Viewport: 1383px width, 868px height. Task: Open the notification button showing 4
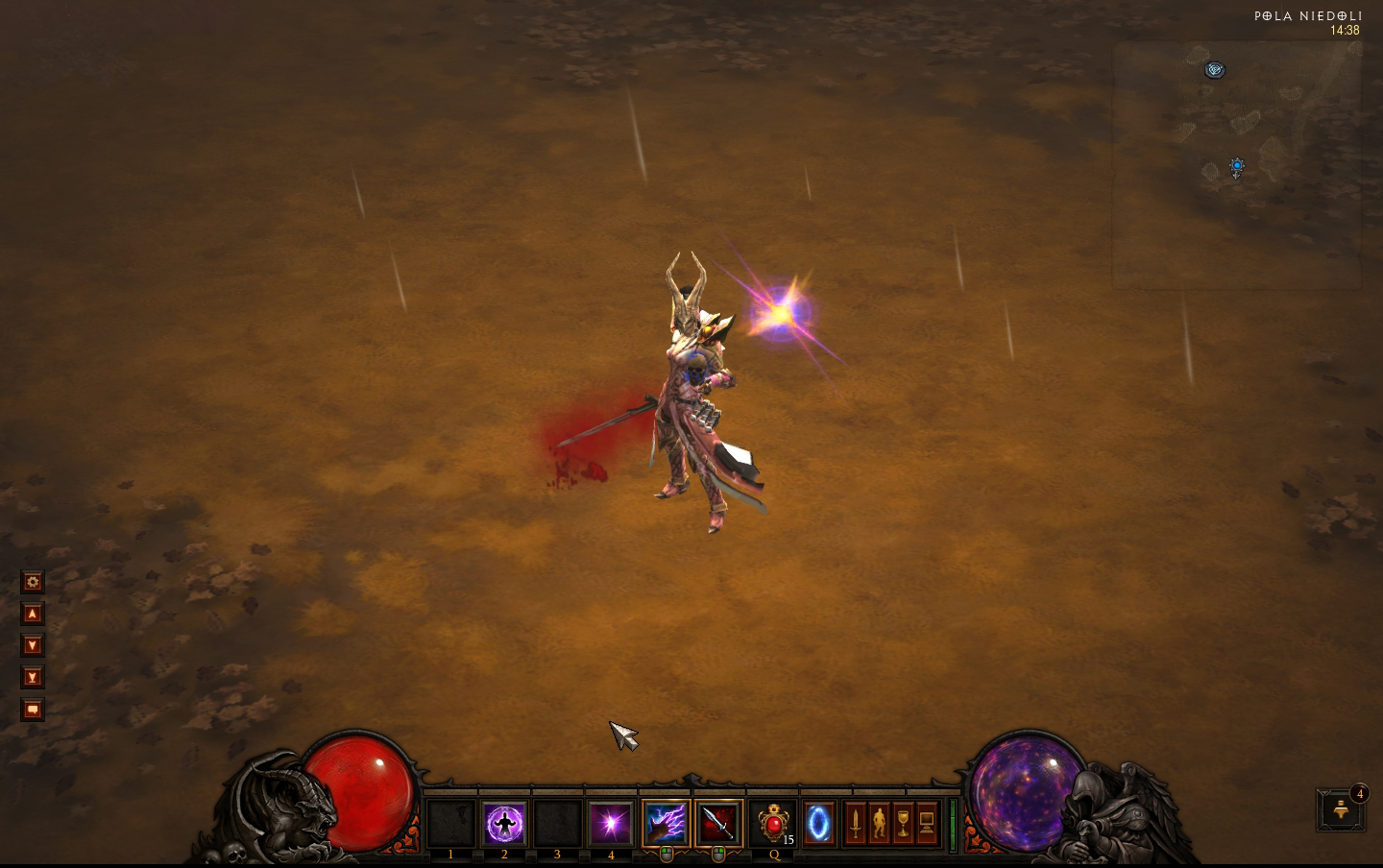[1342, 809]
